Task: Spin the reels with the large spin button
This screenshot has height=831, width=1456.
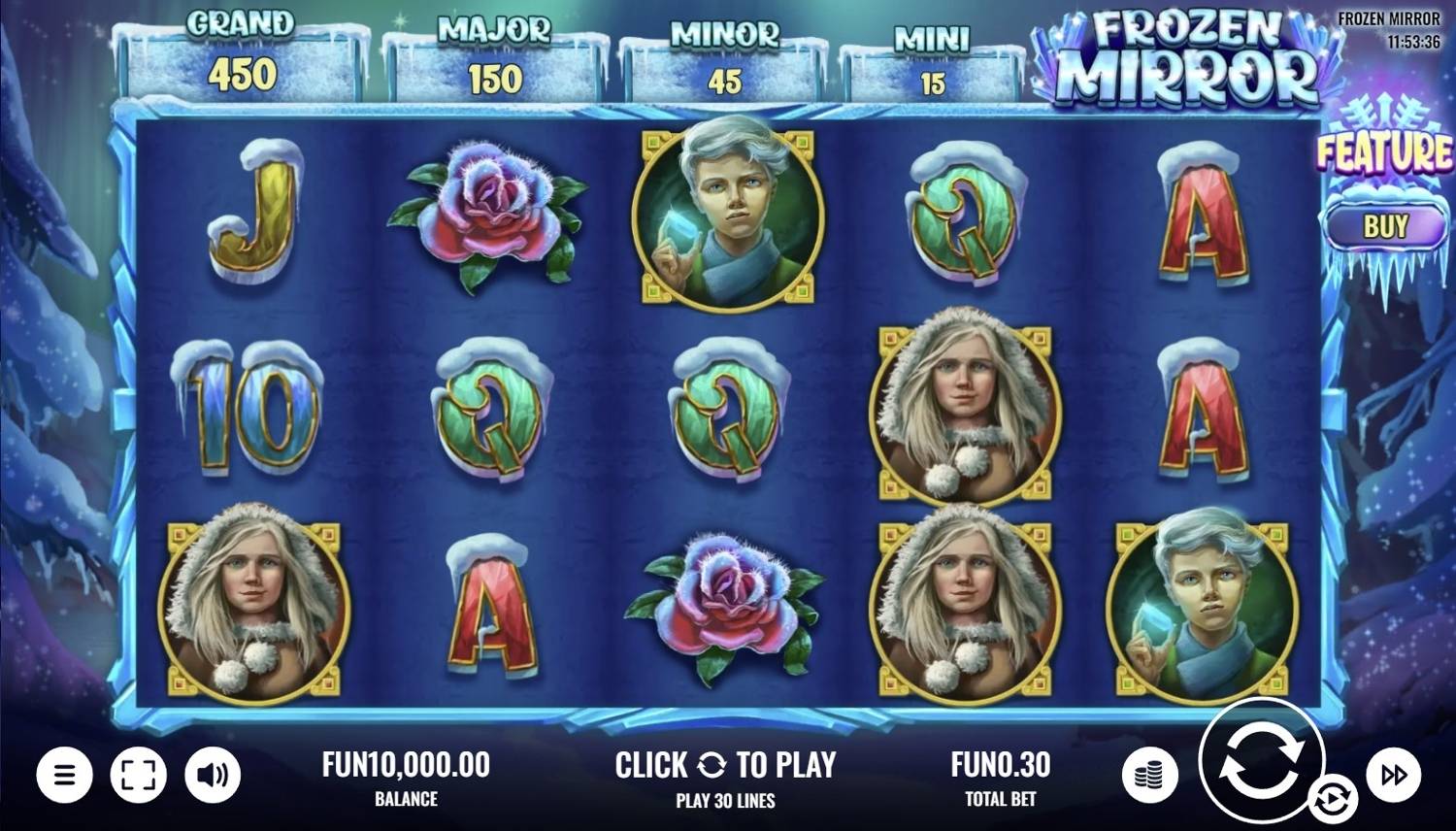Action: (1261, 759)
